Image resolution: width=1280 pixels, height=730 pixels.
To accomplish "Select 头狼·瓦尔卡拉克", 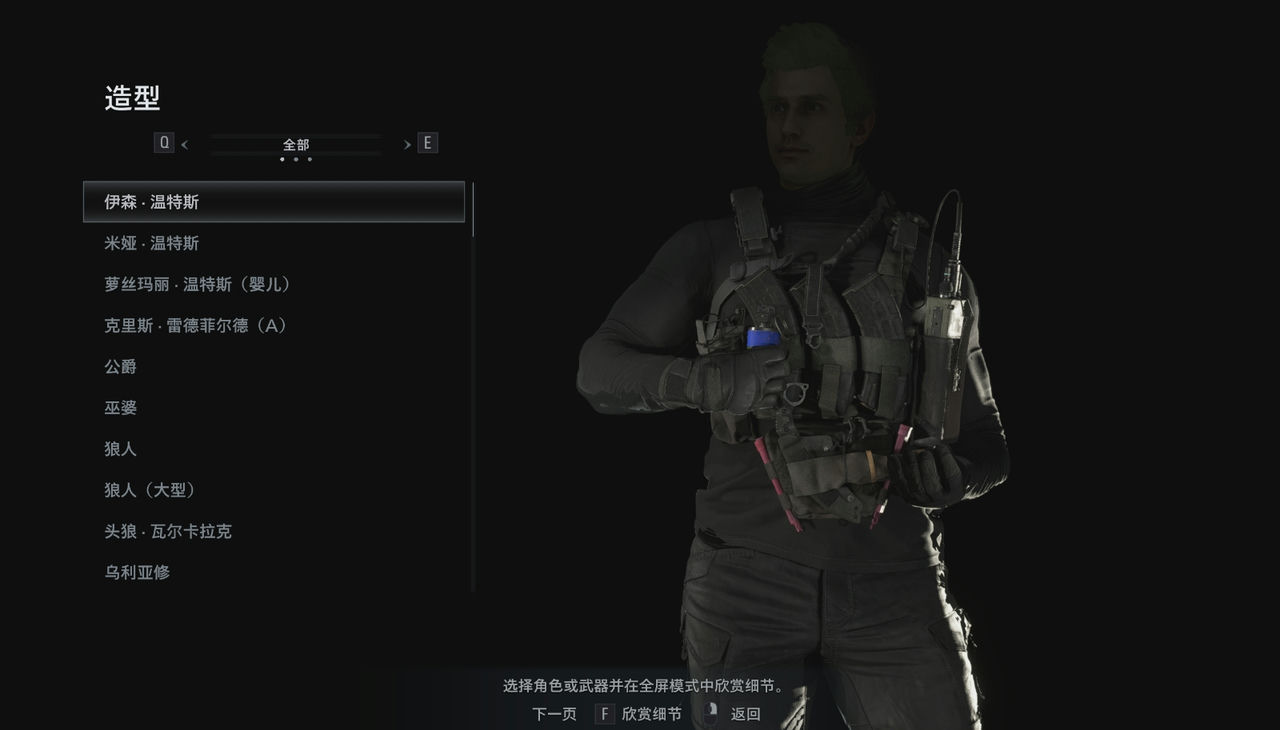I will [170, 530].
